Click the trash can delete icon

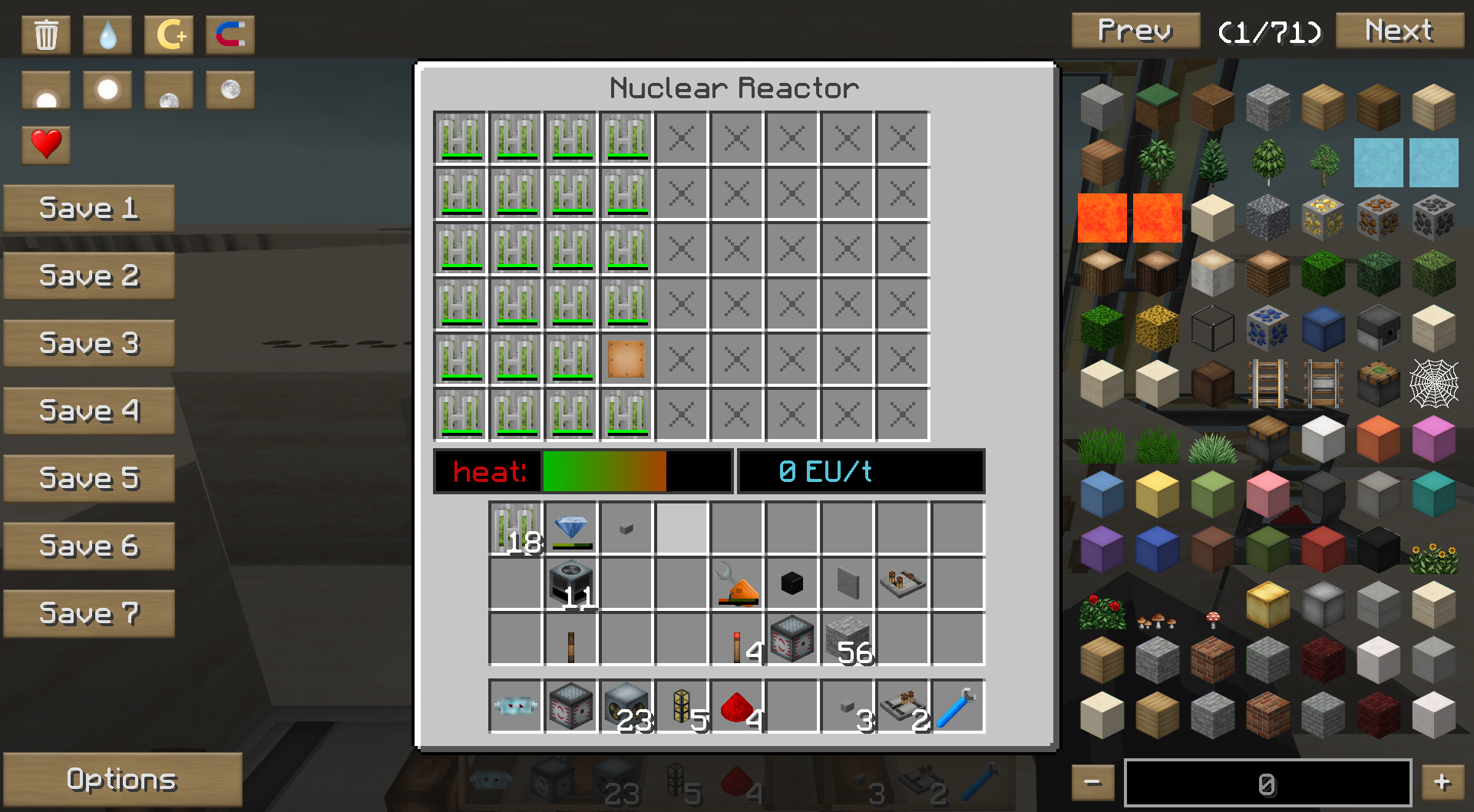click(x=46, y=35)
